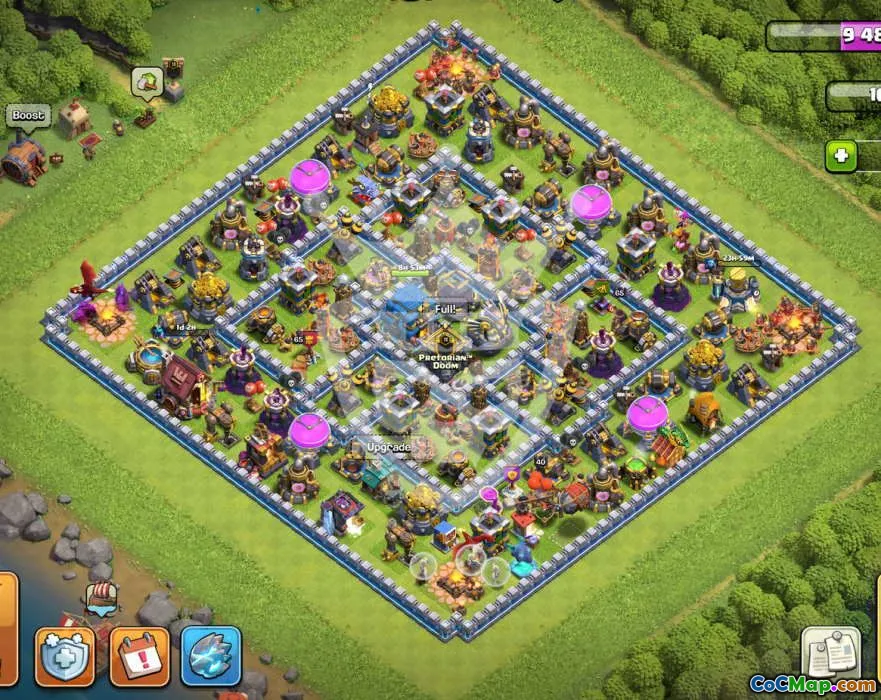Click the green plus button
The image size is (881, 700).
tap(841, 156)
